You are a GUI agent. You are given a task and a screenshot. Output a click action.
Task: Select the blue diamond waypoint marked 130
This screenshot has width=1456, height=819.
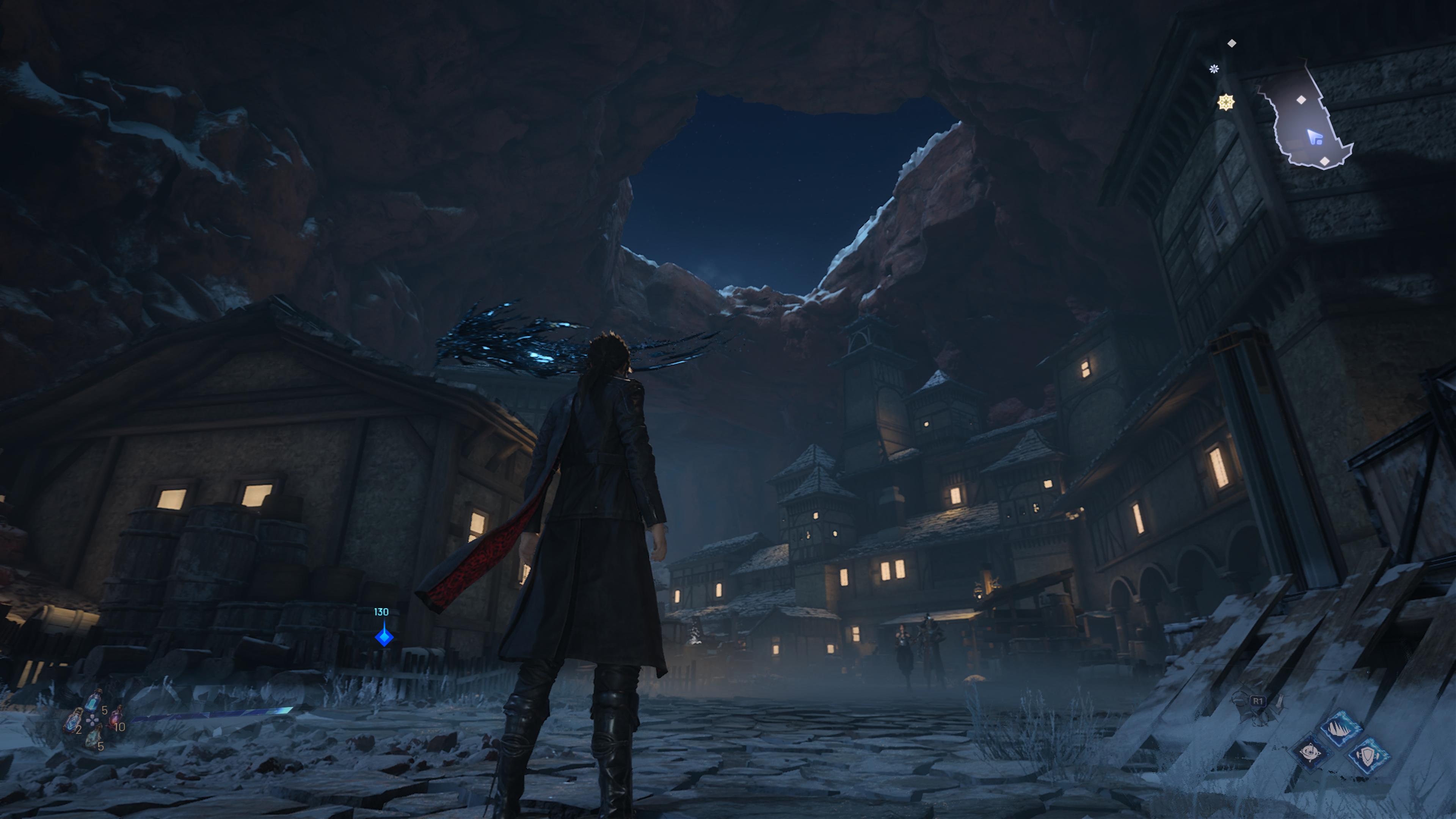click(384, 637)
